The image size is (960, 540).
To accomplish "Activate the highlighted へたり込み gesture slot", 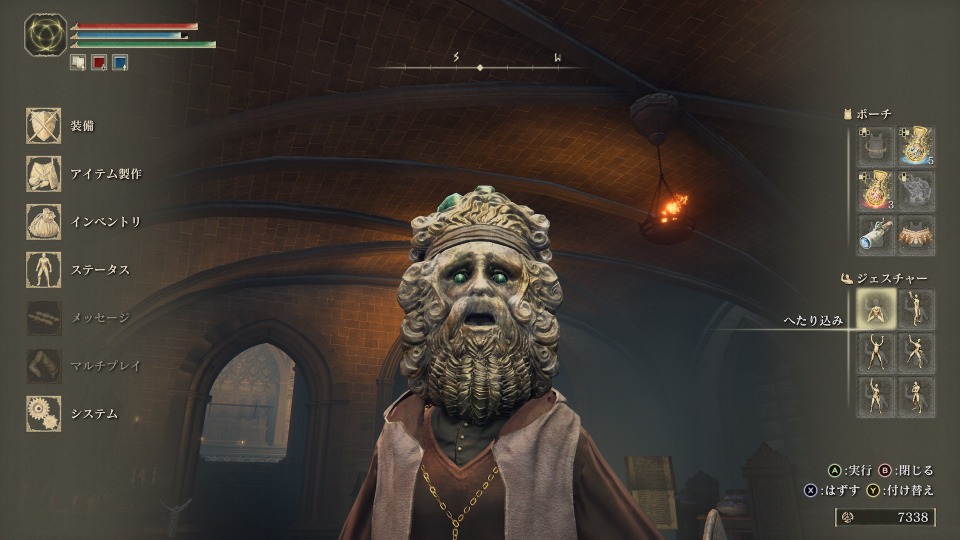I will 874,311.
